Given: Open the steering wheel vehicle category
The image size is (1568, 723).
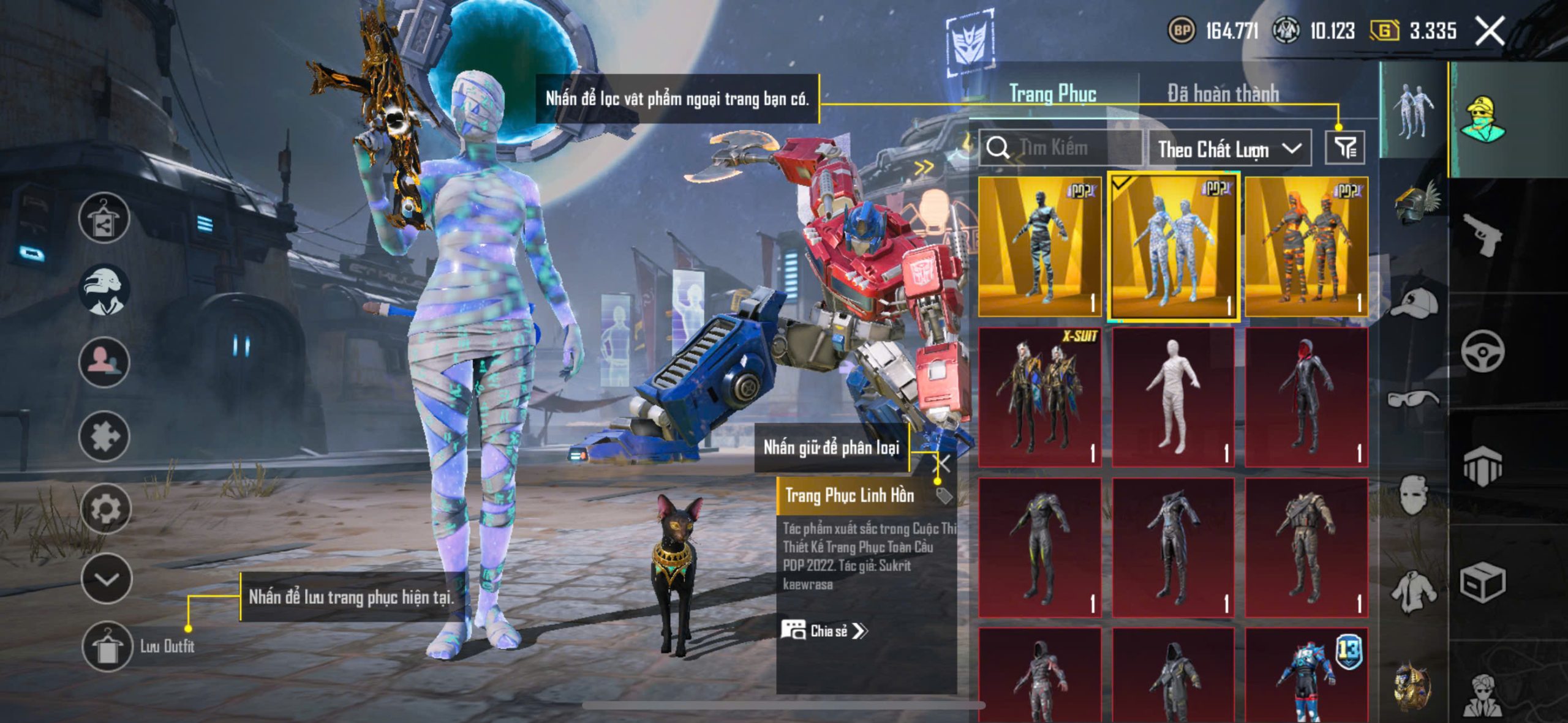Looking at the screenshot, I should tap(1482, 351).
